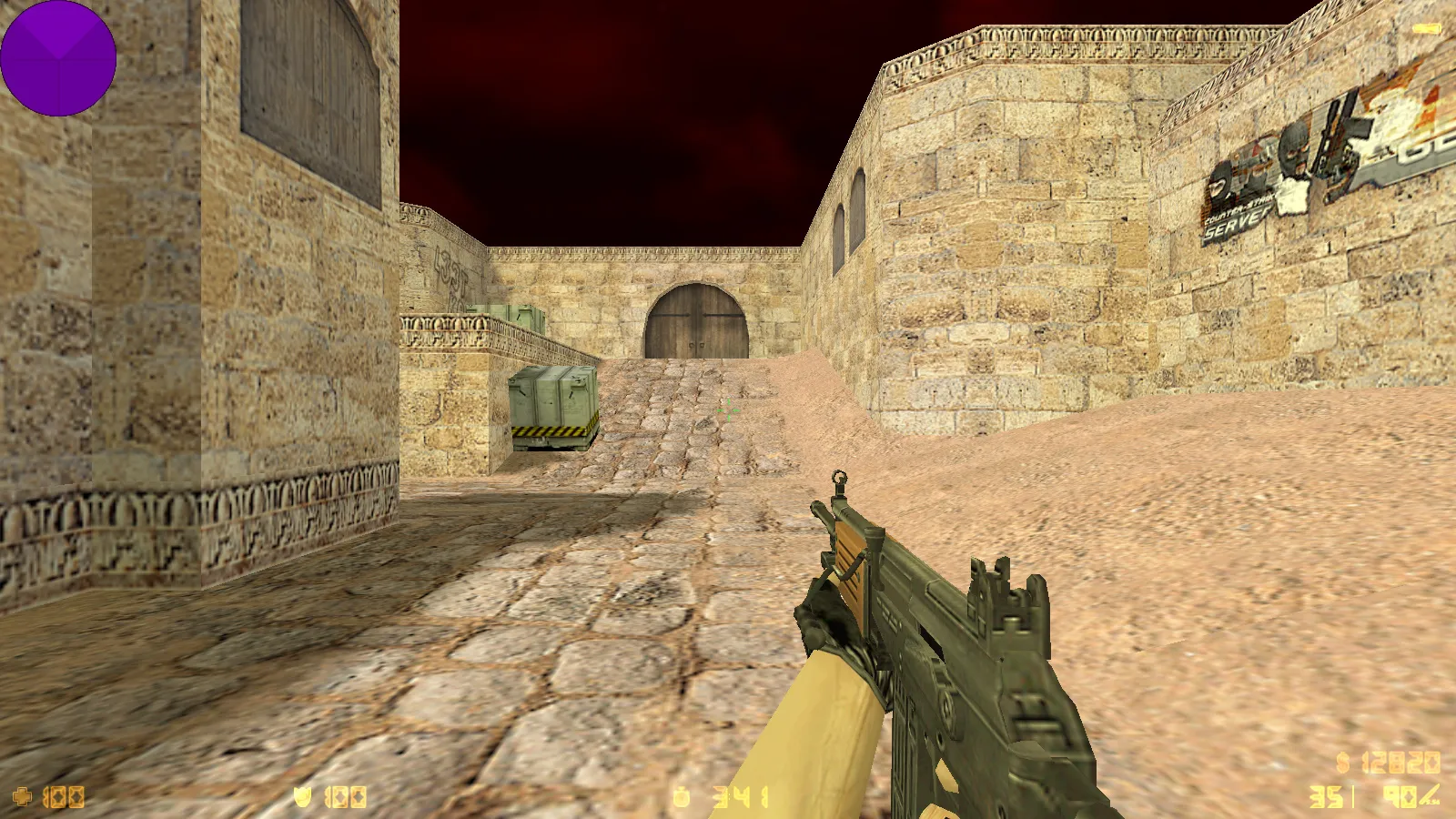Click the purple radar circle
Viewport: 1456px width, 819px height.
point(58,58)
